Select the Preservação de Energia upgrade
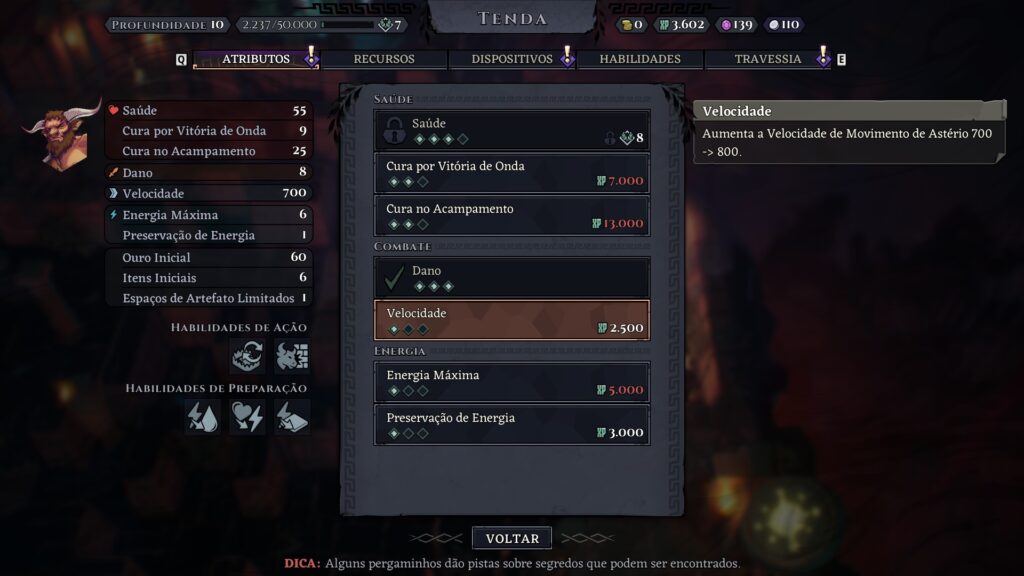 click(511, 425)
